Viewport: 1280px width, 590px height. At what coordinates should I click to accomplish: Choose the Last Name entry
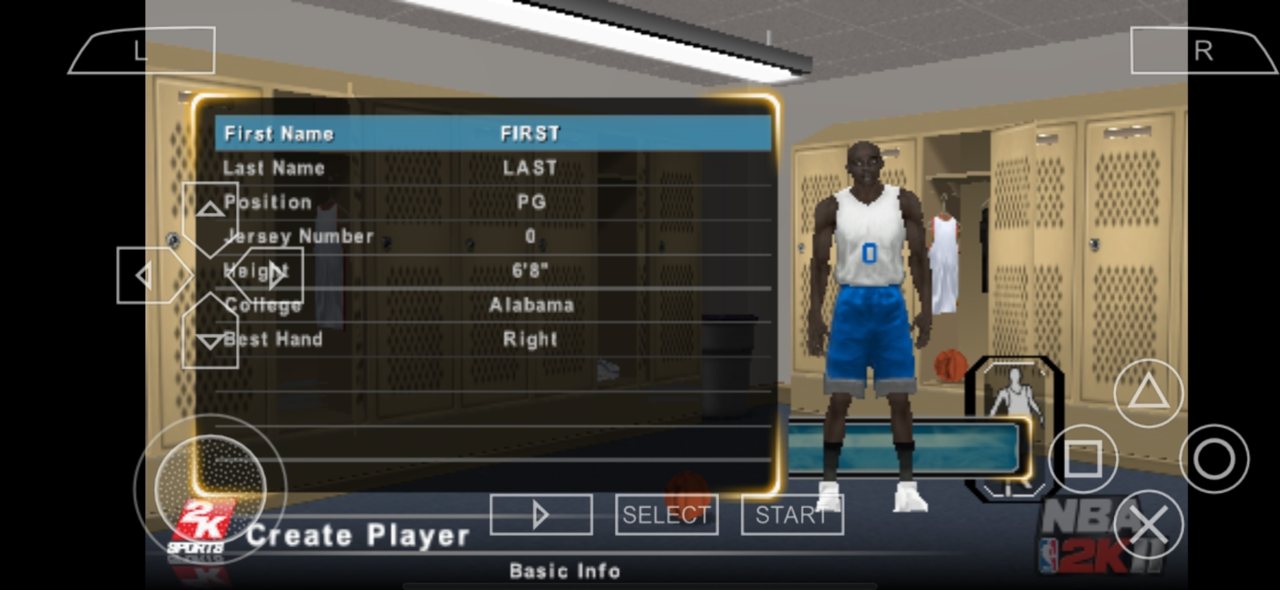493,168
